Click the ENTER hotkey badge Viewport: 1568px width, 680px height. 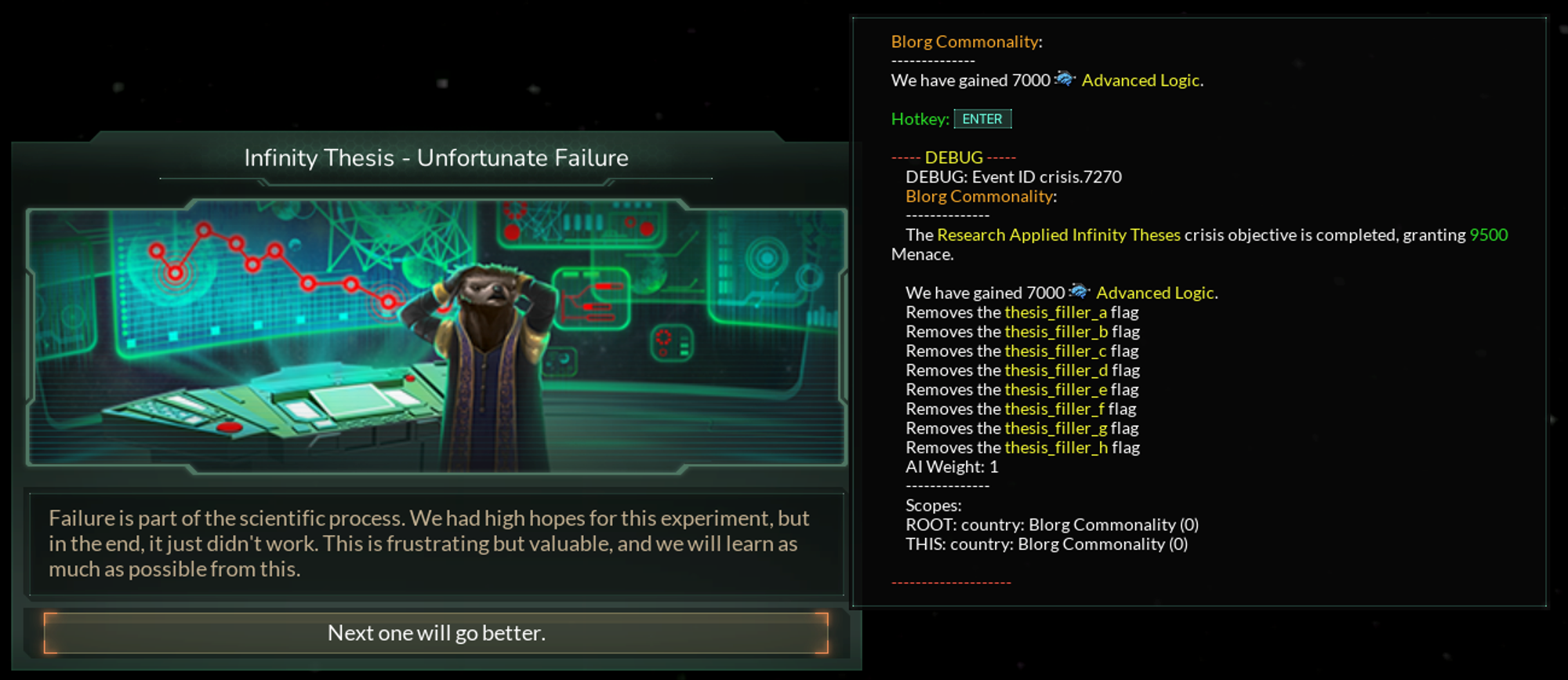click(982, 118)
